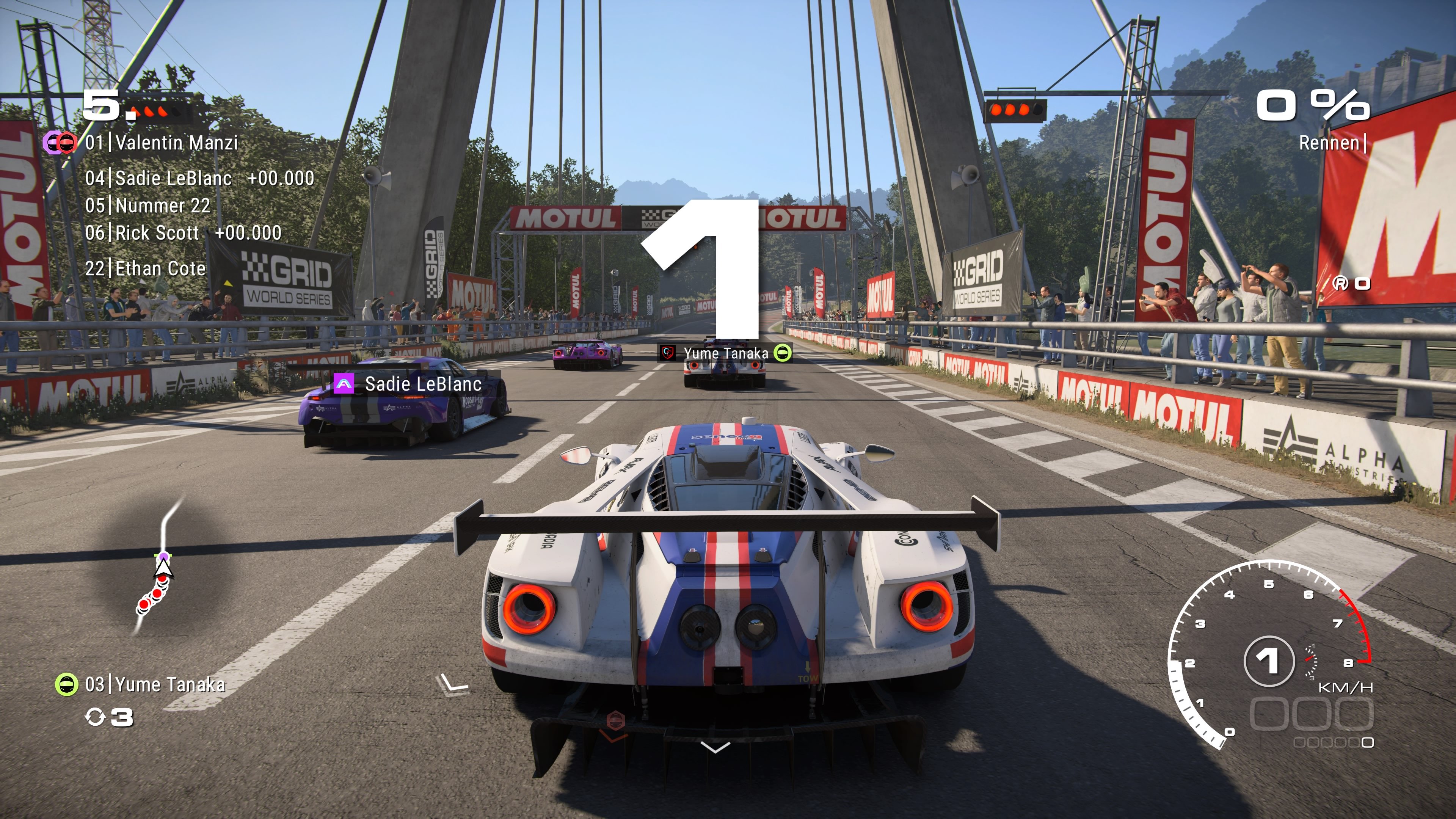Select the helmet icon beside position 03 Yume Tanaka
The height and width of the screenshot is (819, 1456).
coord(66,683)
